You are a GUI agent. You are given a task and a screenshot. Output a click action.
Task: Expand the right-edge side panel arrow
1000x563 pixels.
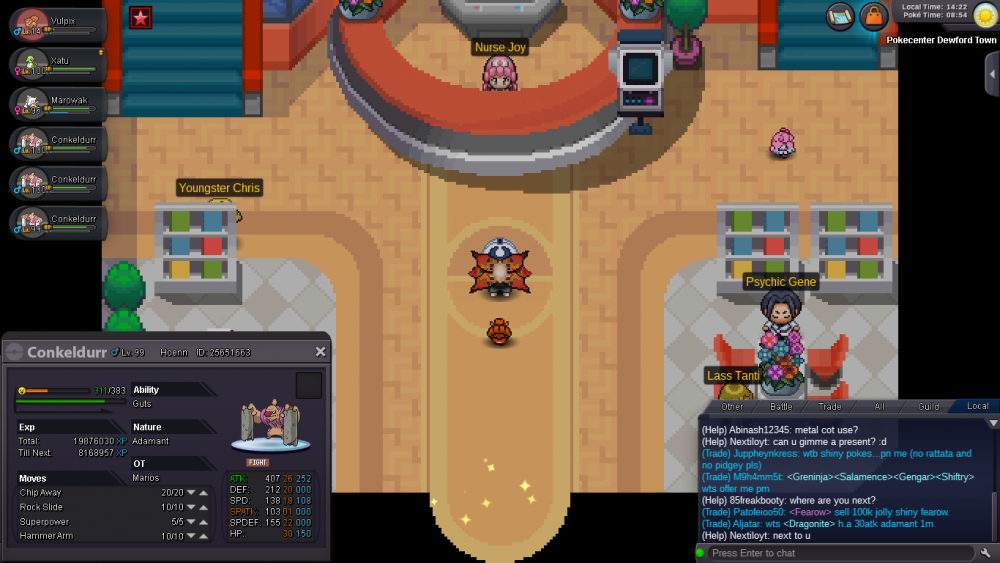(991, 75)
